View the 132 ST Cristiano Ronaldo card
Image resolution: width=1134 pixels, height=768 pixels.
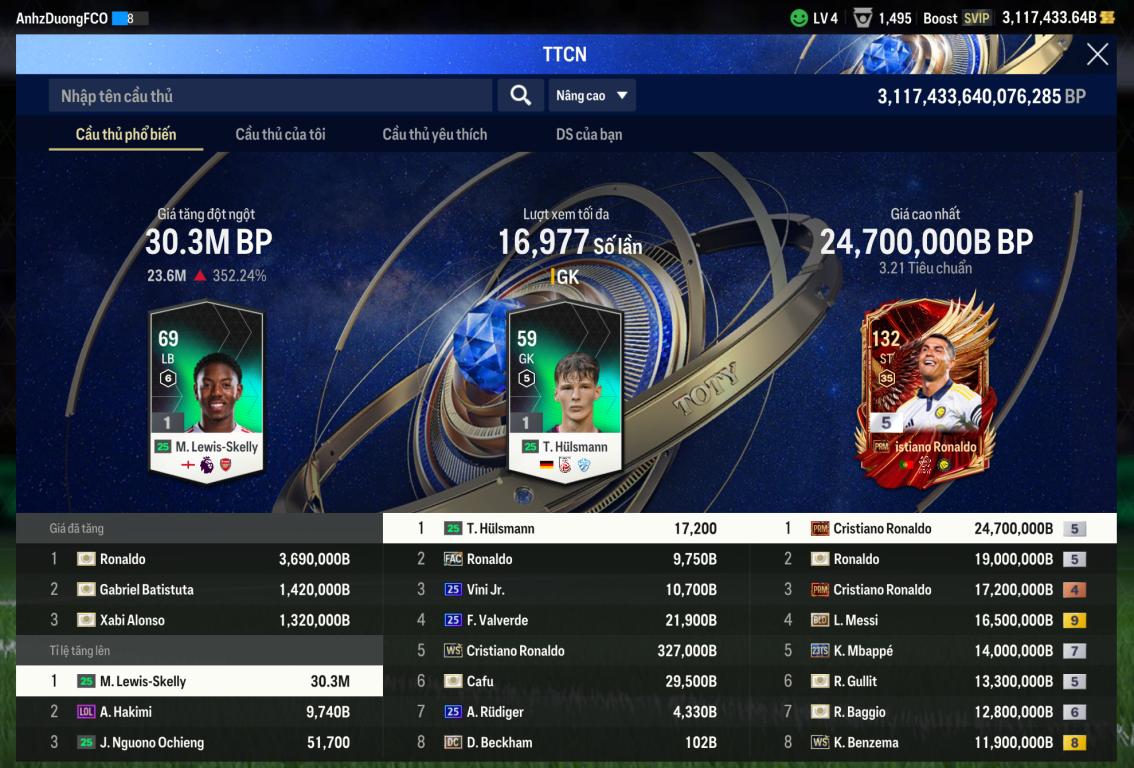(927, 390)
